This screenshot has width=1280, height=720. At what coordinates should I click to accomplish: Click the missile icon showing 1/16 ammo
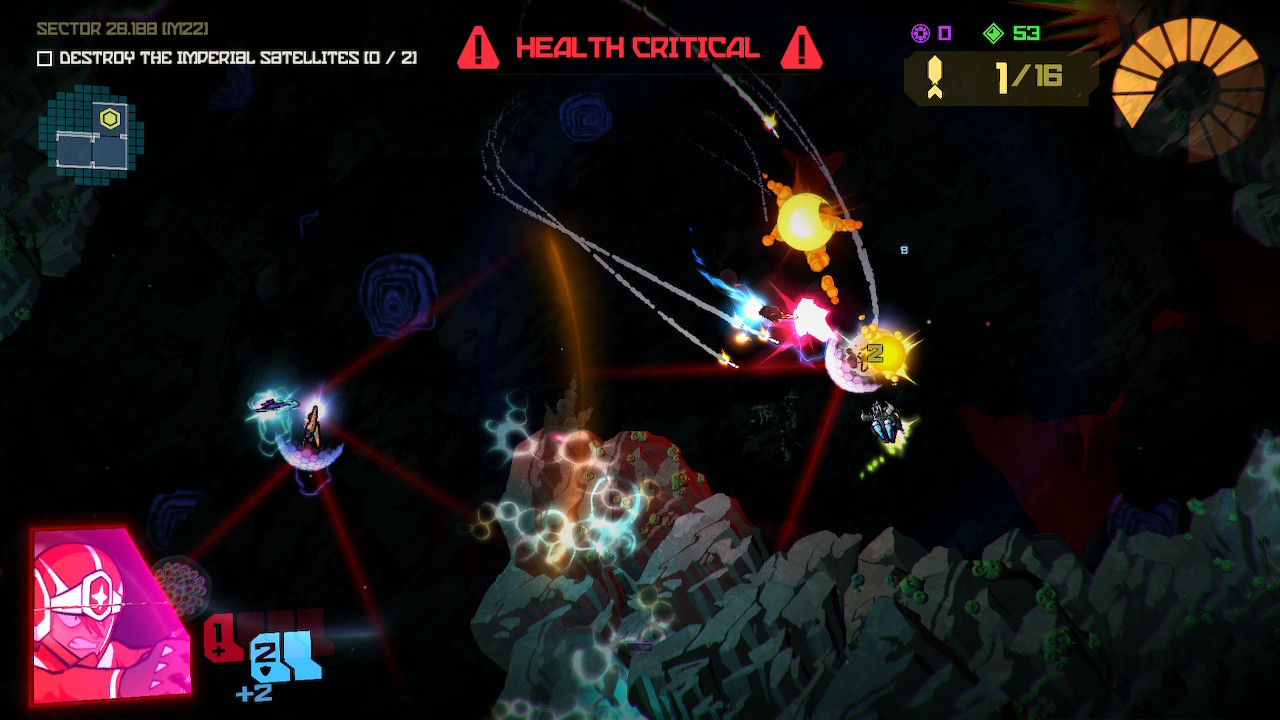point(936,76)
